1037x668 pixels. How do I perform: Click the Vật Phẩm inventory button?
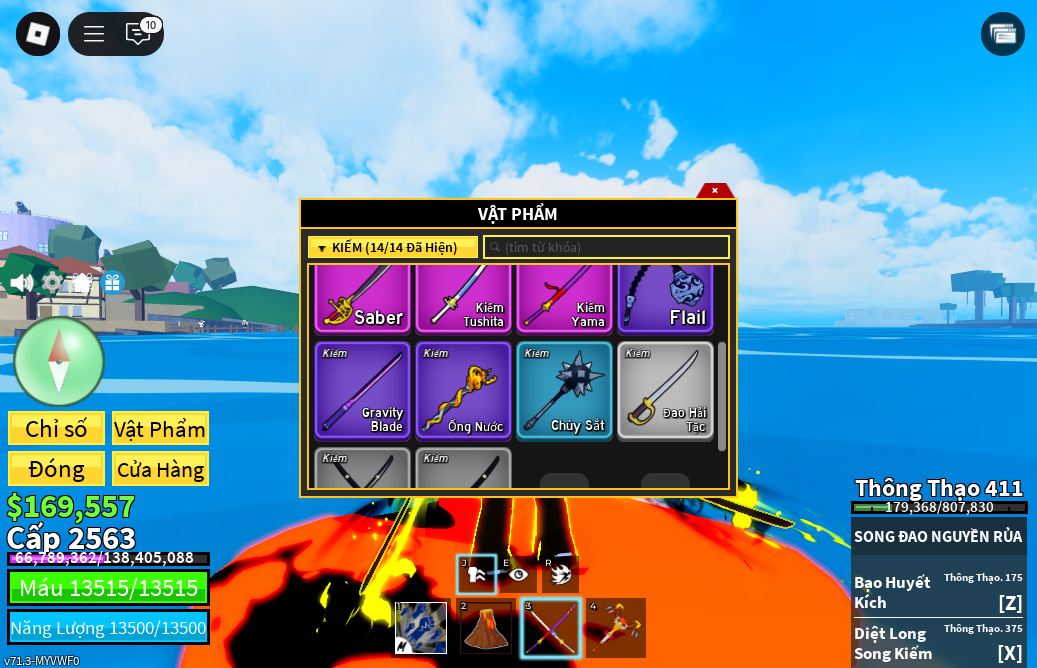point(160,429)
